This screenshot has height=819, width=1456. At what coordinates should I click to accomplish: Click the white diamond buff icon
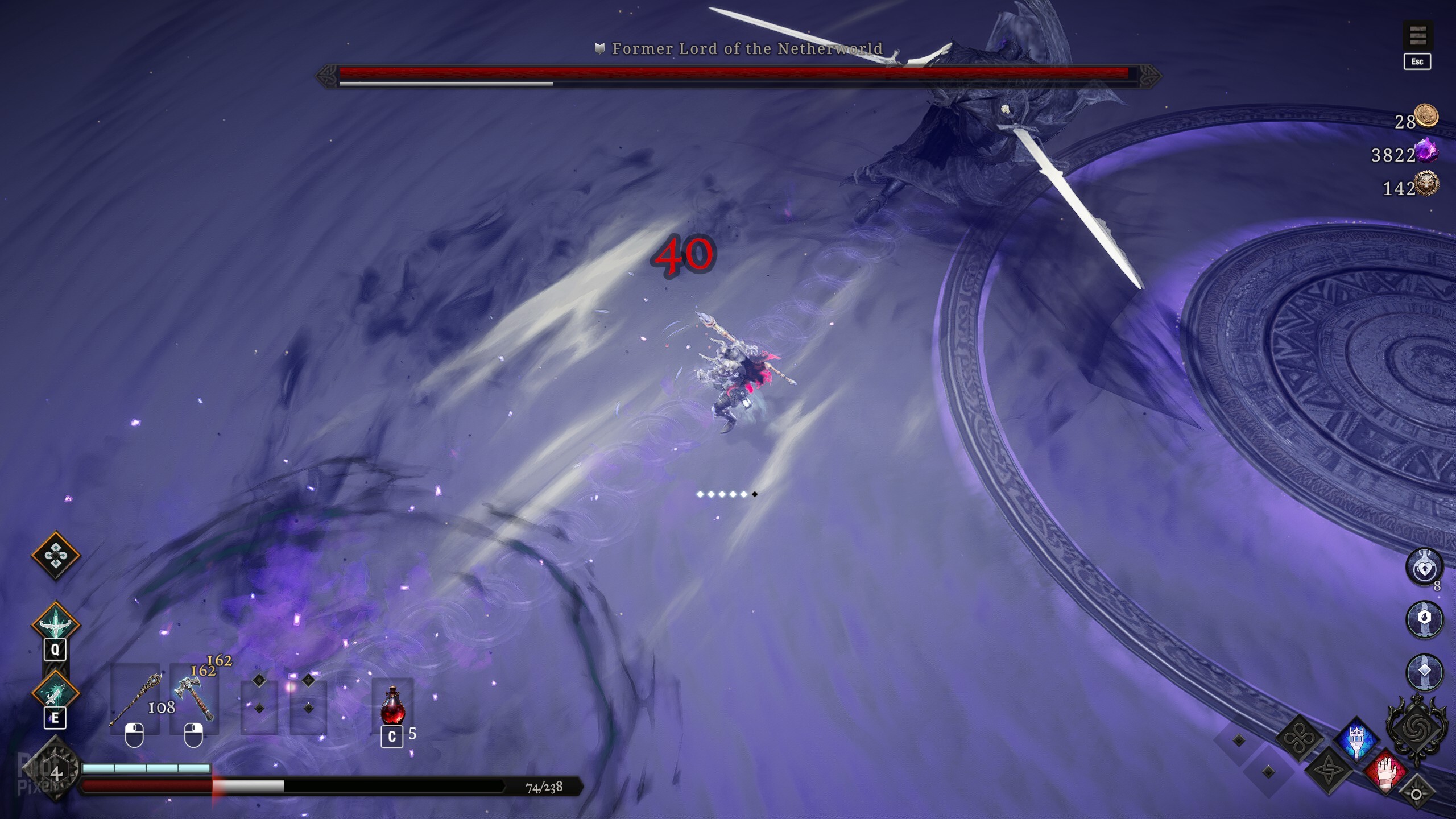(1424, 671)
